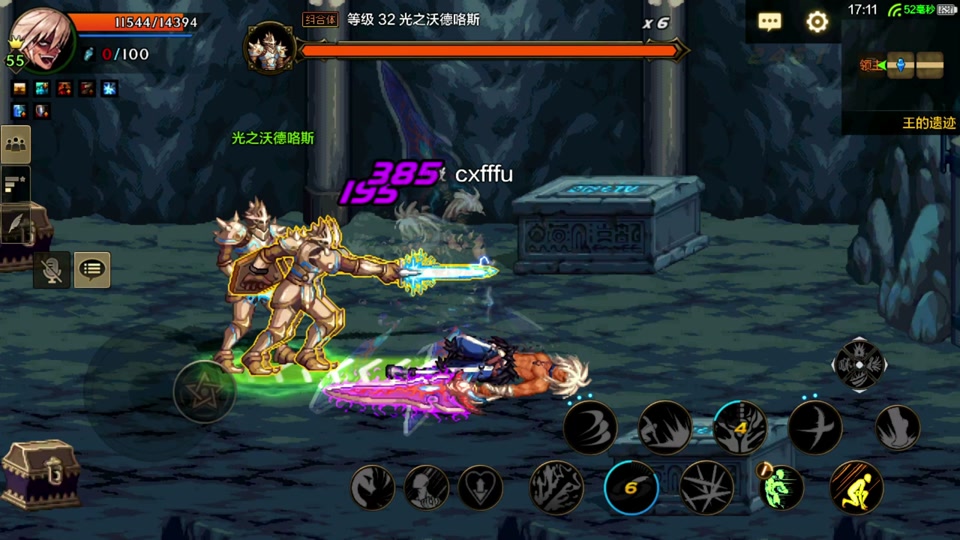Activate the skill on cooldown showing 6
Image resolution: width=960 pixels, height=540 pixels.
point(631,488)
